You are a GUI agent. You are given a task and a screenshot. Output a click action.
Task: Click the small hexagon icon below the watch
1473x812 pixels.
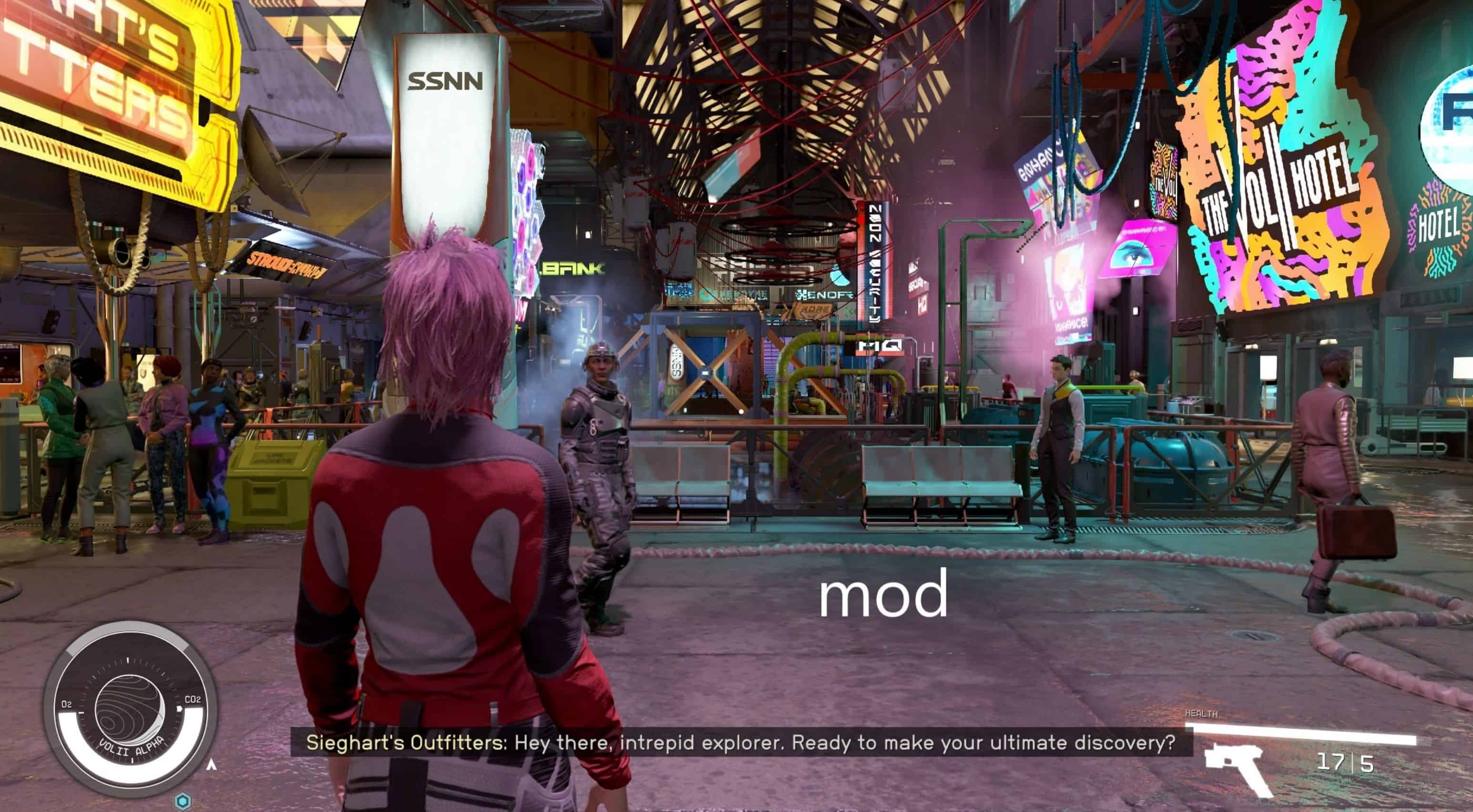pos(183,801)
